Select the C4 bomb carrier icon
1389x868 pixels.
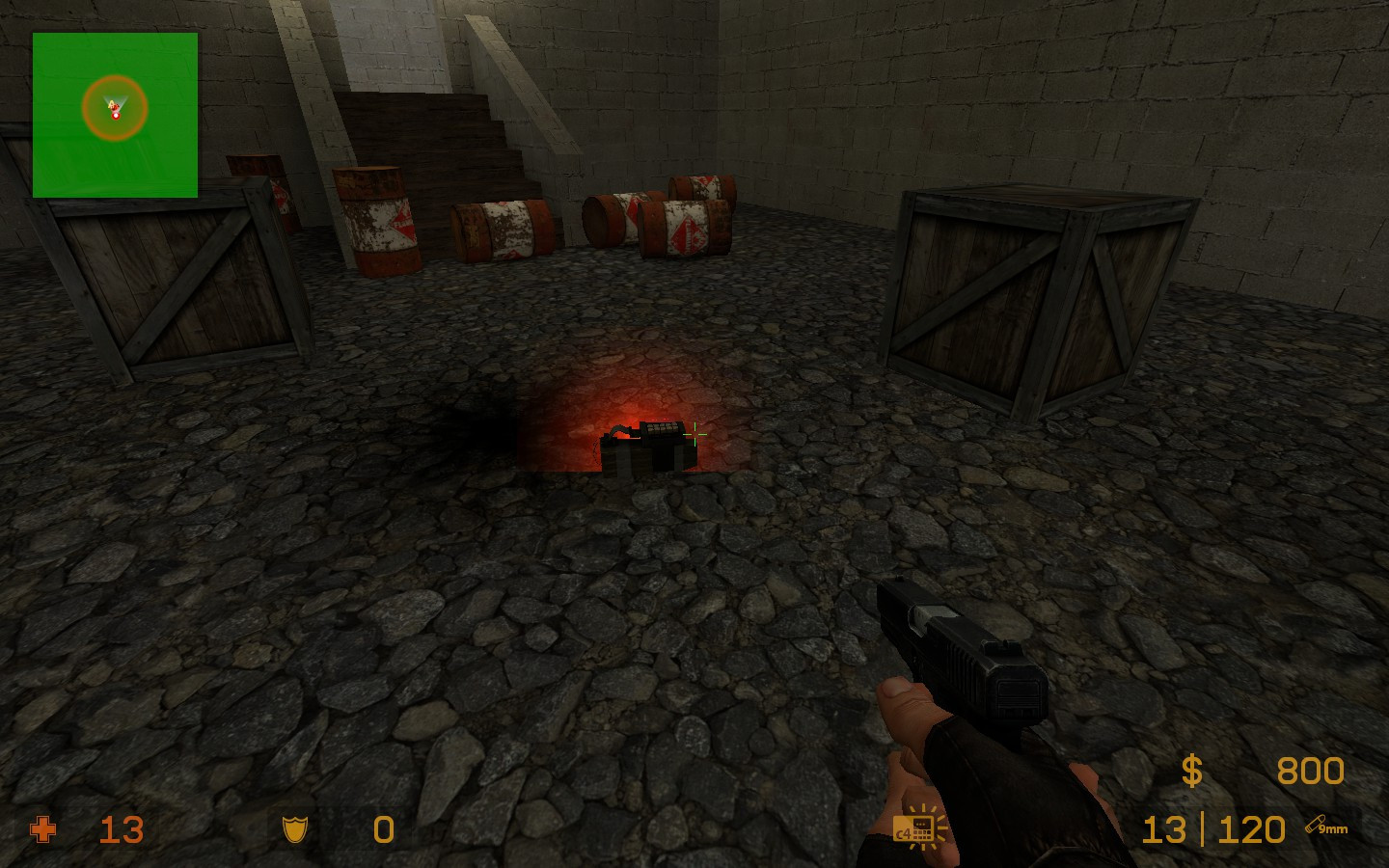click(x=919, y=828)
